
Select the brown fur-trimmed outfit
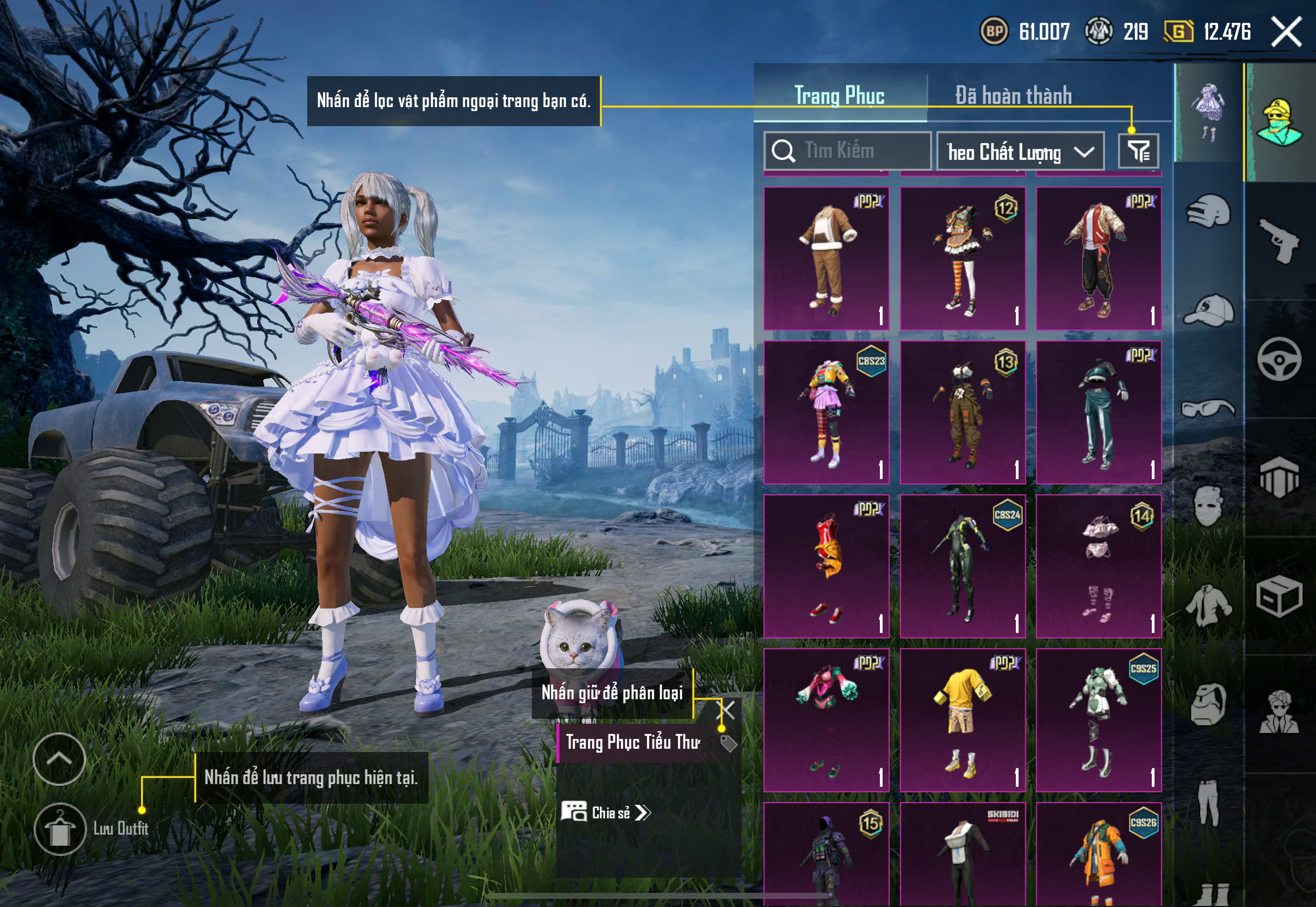(x=826, y=259)
